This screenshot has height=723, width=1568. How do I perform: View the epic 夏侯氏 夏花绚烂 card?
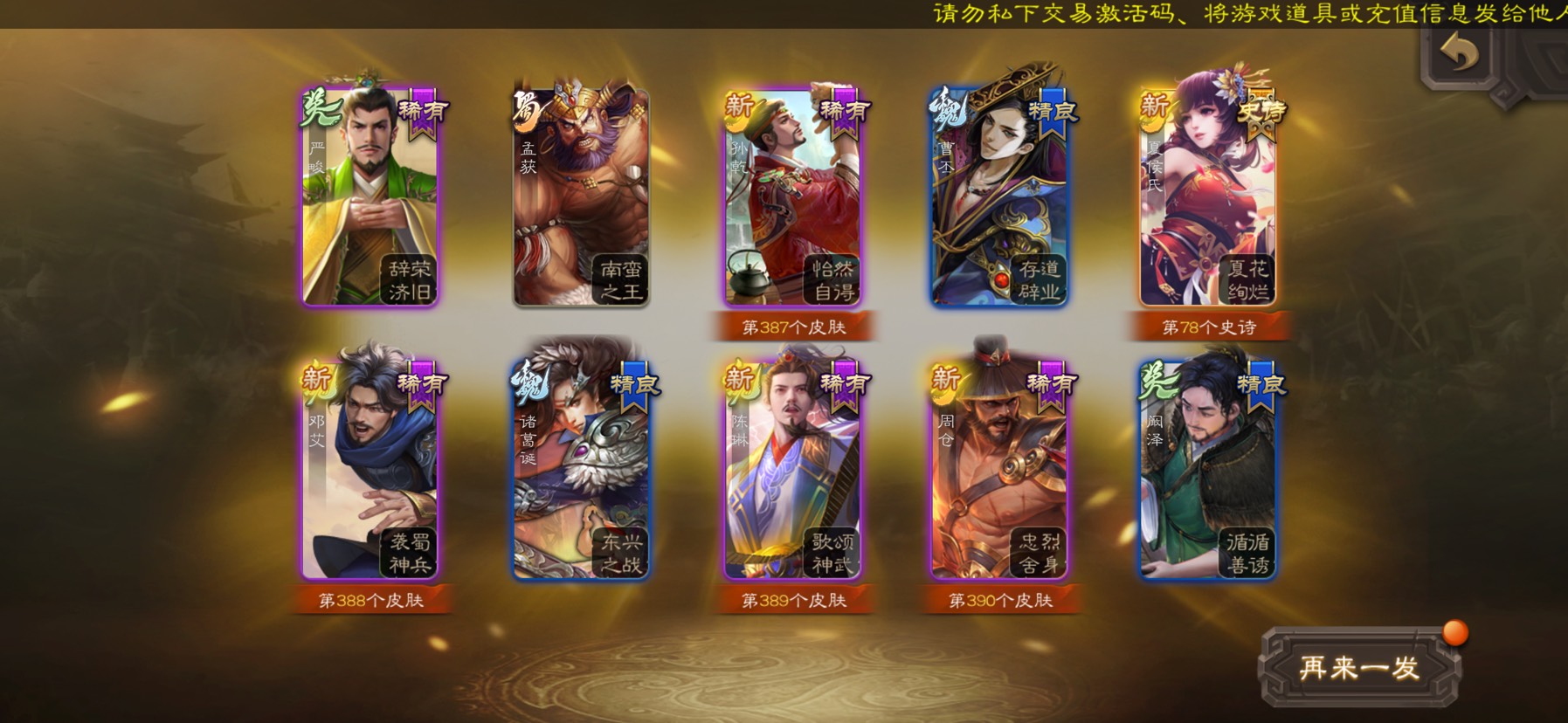(x=1209, y=196)
